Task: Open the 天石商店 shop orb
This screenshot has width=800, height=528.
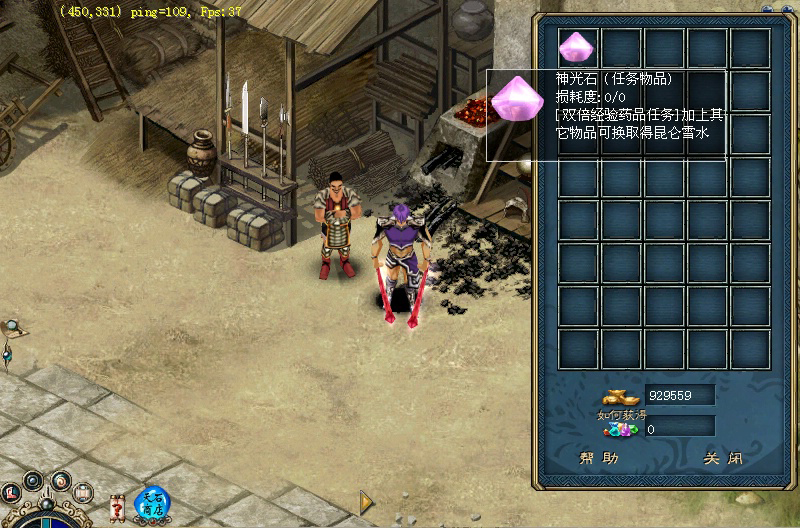Action: (x=152, y=503)
